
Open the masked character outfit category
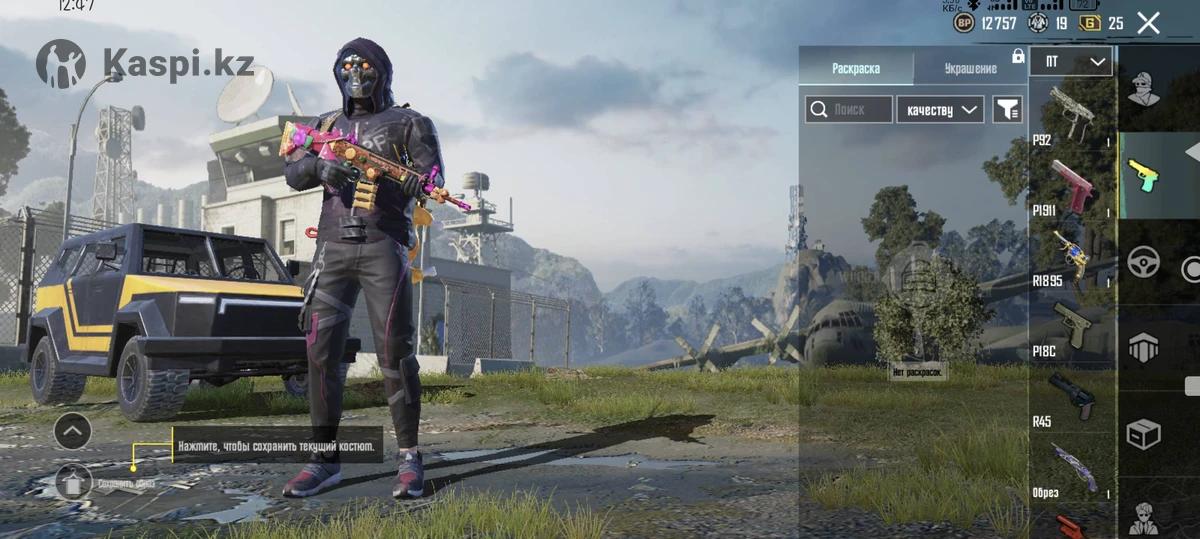click(1144, 90)
